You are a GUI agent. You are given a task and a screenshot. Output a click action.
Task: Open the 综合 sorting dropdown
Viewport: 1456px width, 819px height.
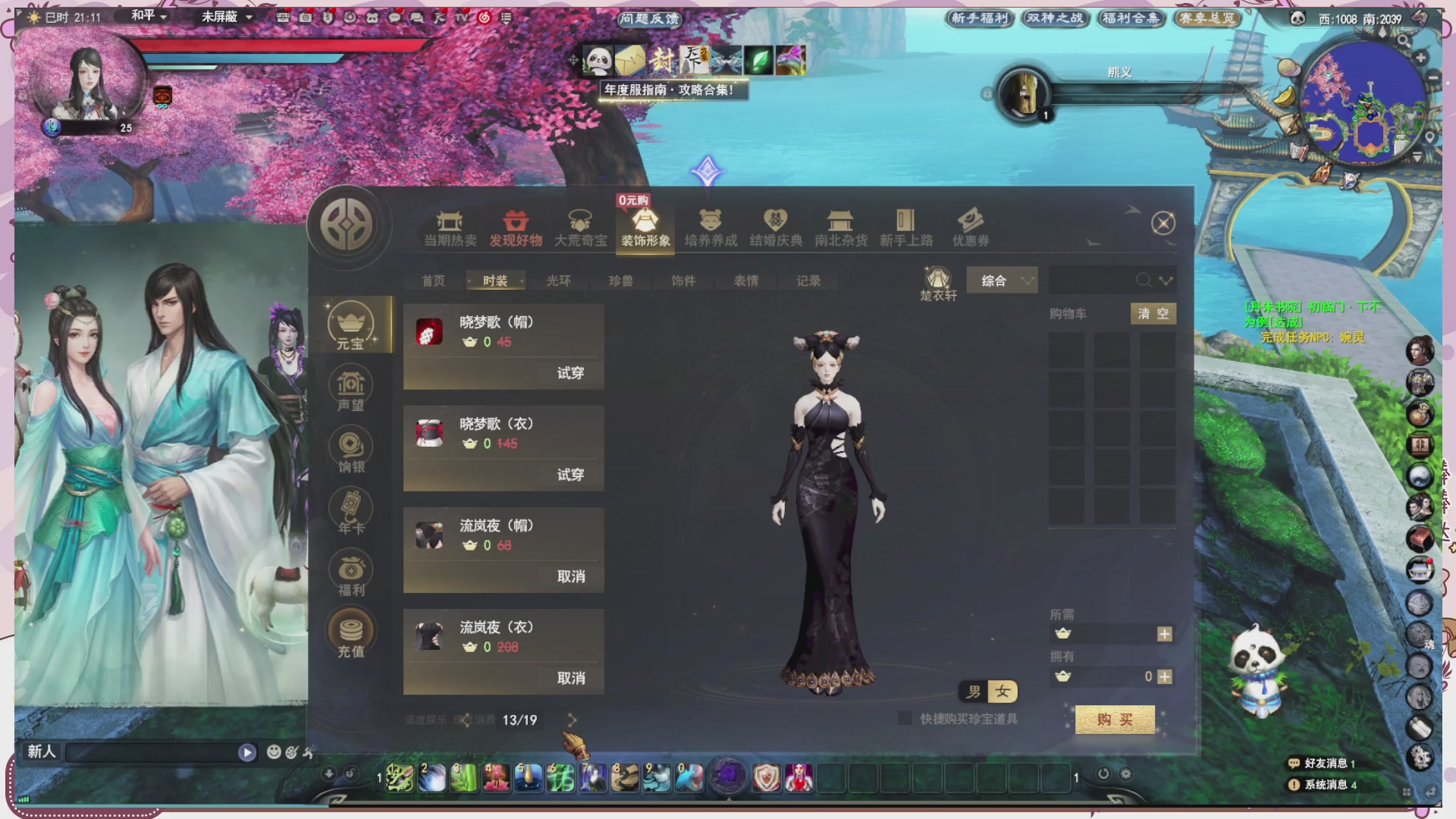pyautogui.click(x=1002, y=280)
